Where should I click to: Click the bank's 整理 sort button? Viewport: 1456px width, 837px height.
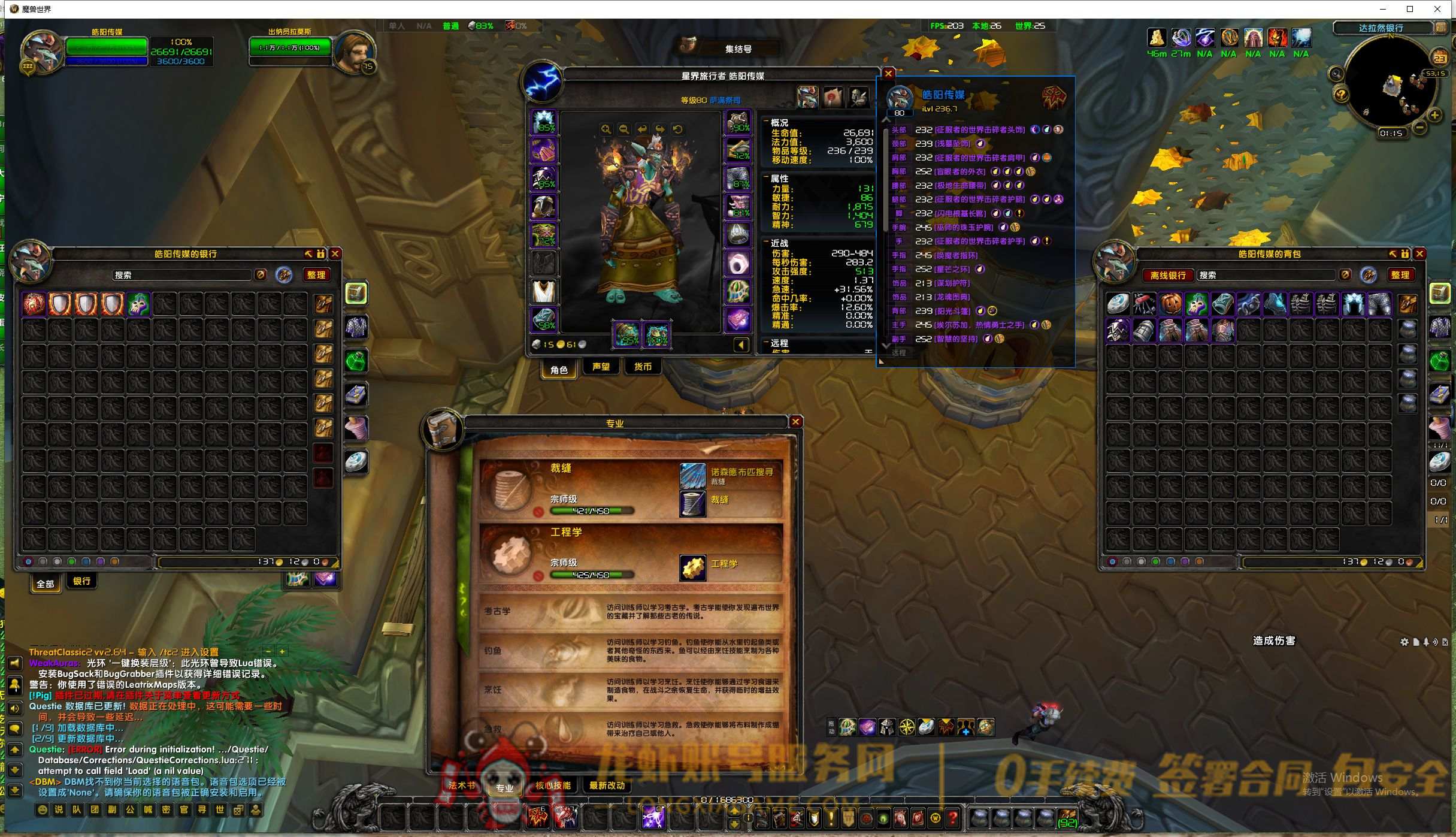pyautogui.click(x=316, y=275)
